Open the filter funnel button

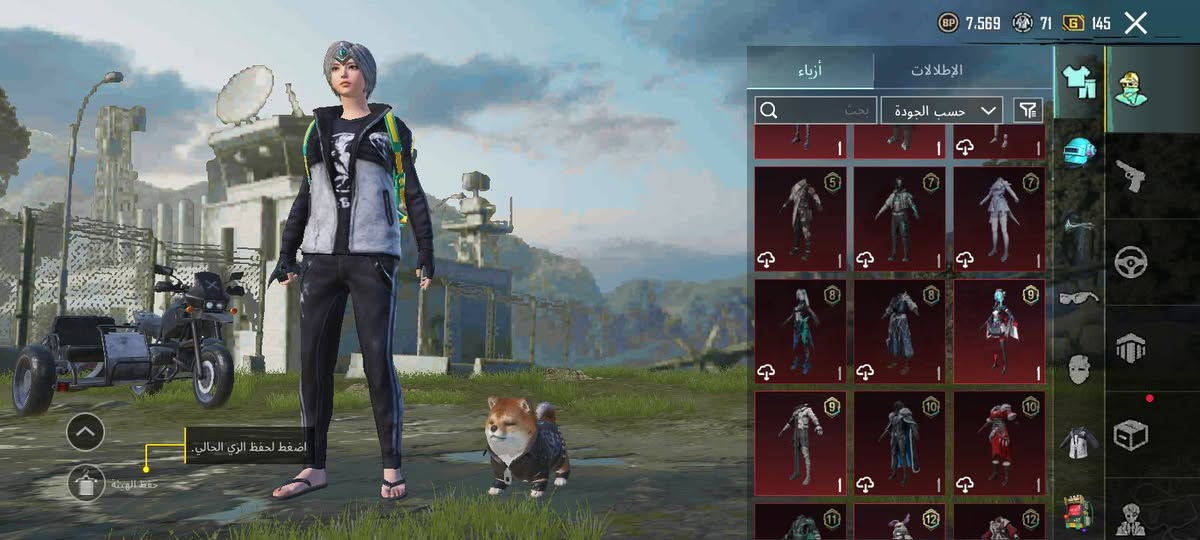(1027, 110)
